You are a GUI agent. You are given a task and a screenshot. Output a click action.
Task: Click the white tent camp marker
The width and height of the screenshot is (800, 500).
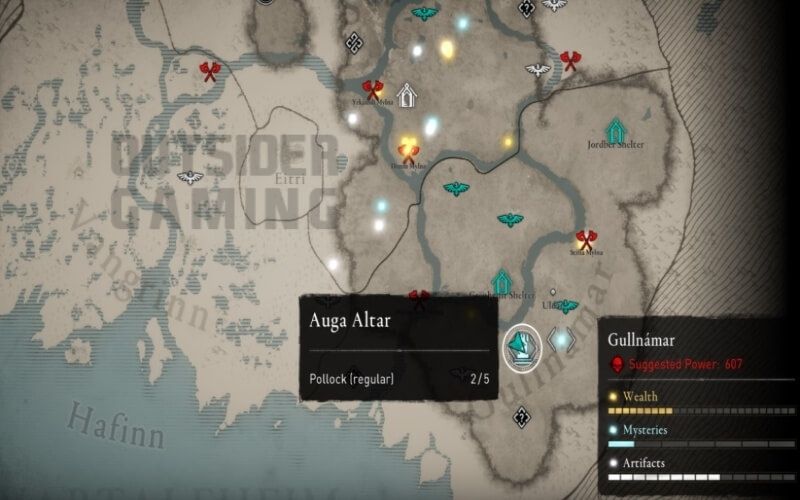[x=407, y=95]
